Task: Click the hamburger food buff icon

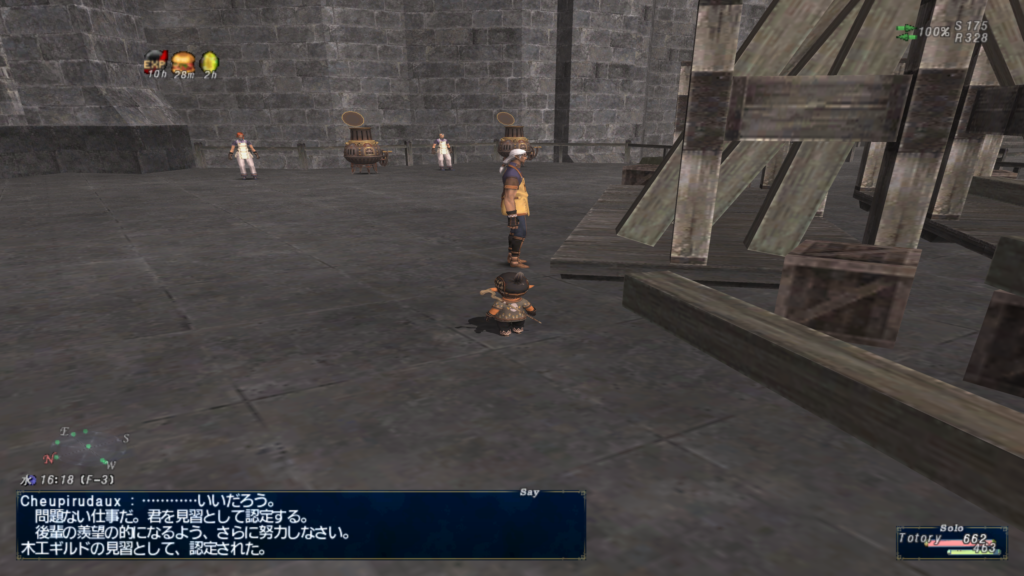Action: (x=182, y=62)
